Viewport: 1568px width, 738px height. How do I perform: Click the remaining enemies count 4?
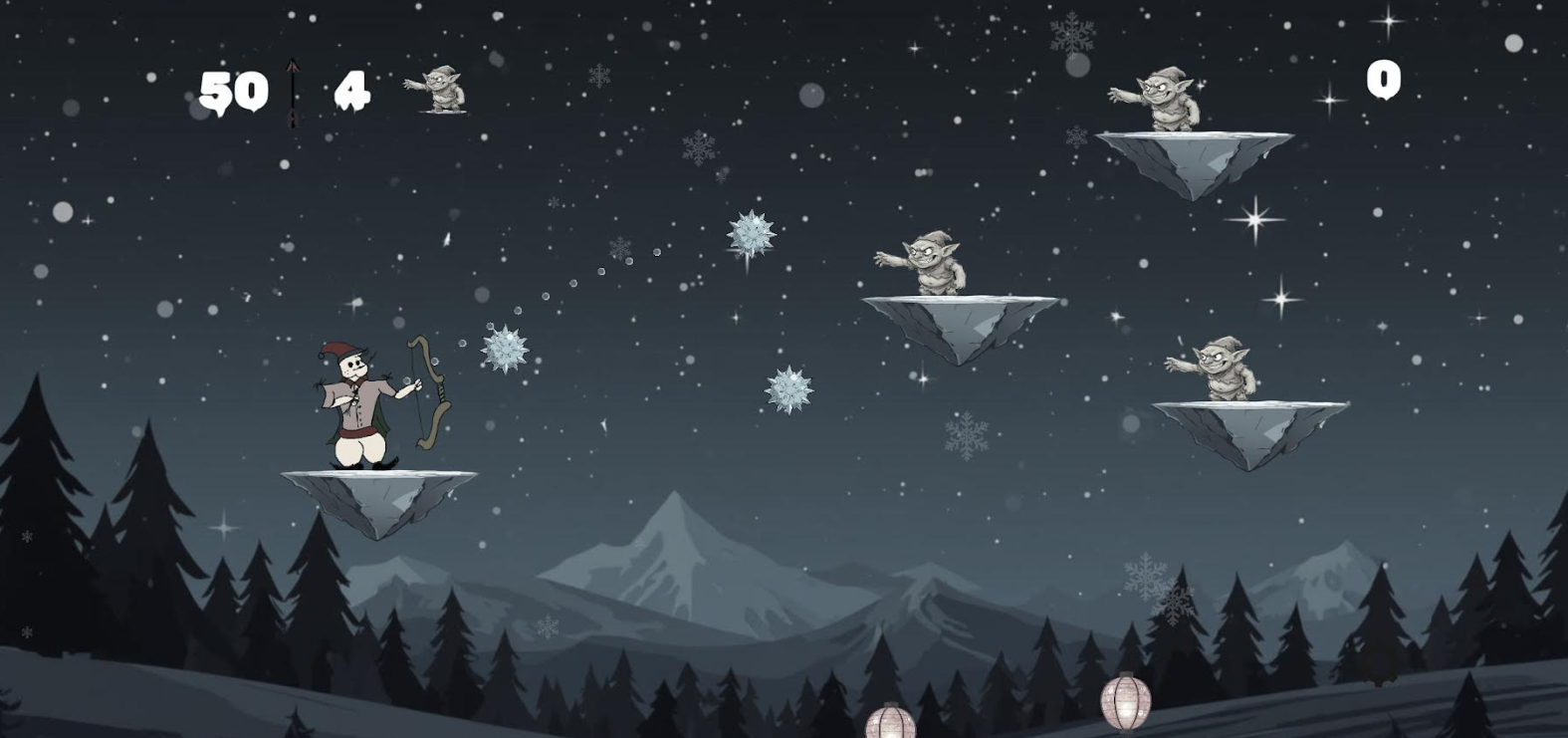pos(350,90)
